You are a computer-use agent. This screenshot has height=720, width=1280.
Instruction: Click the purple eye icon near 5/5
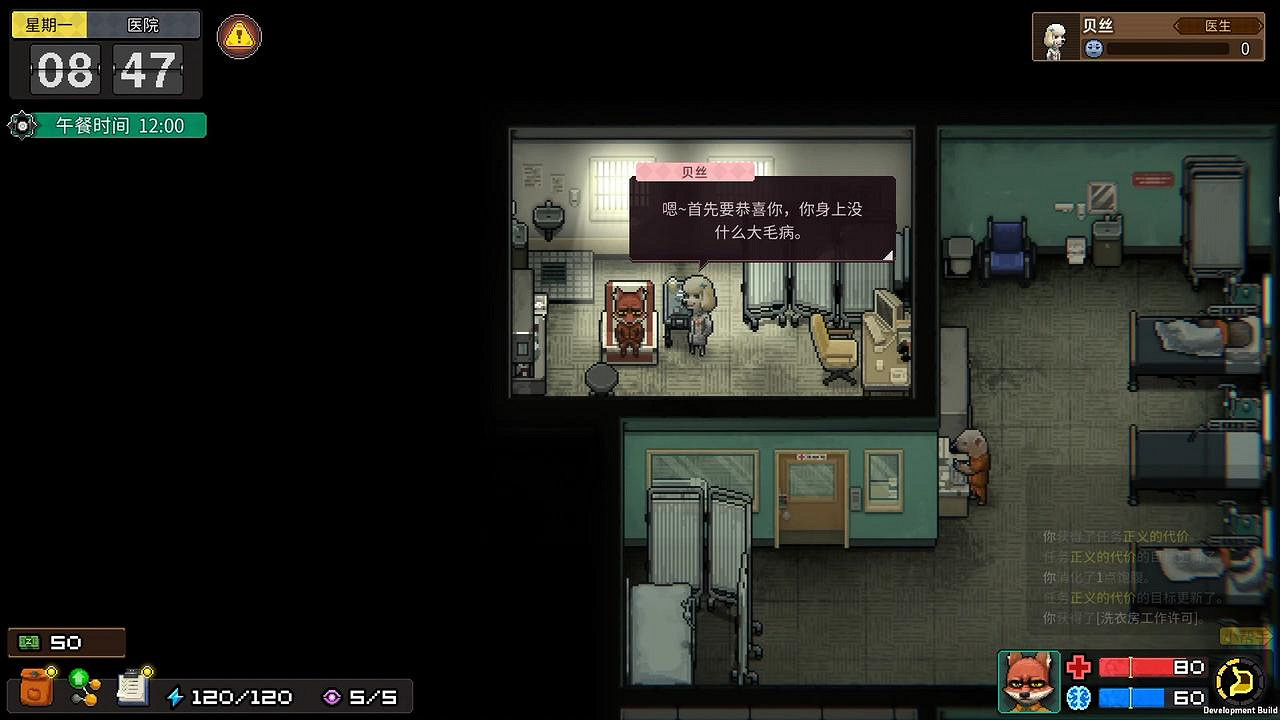click(333, 696)
